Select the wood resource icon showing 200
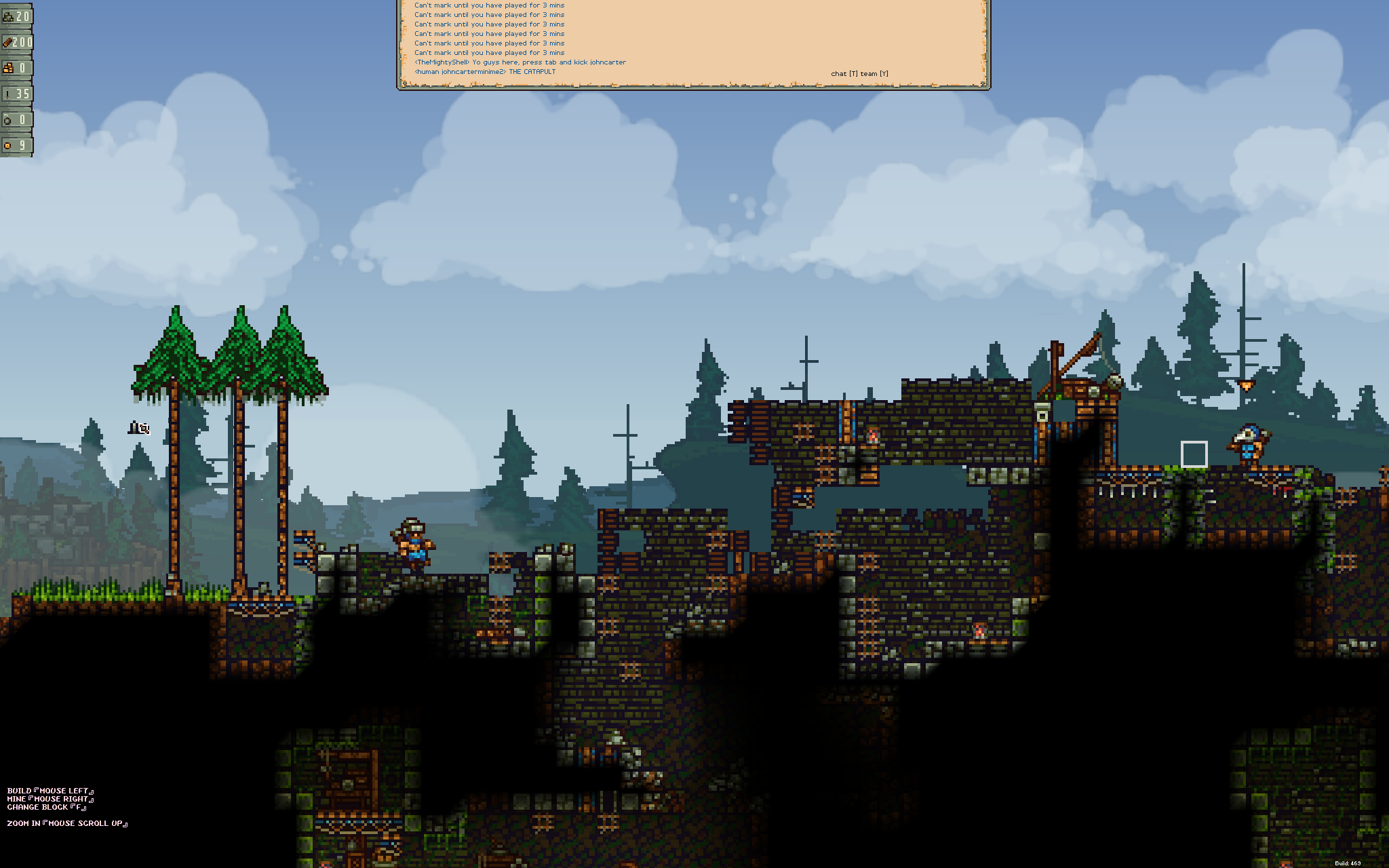The image size is (1389, 868). [9, 42]
